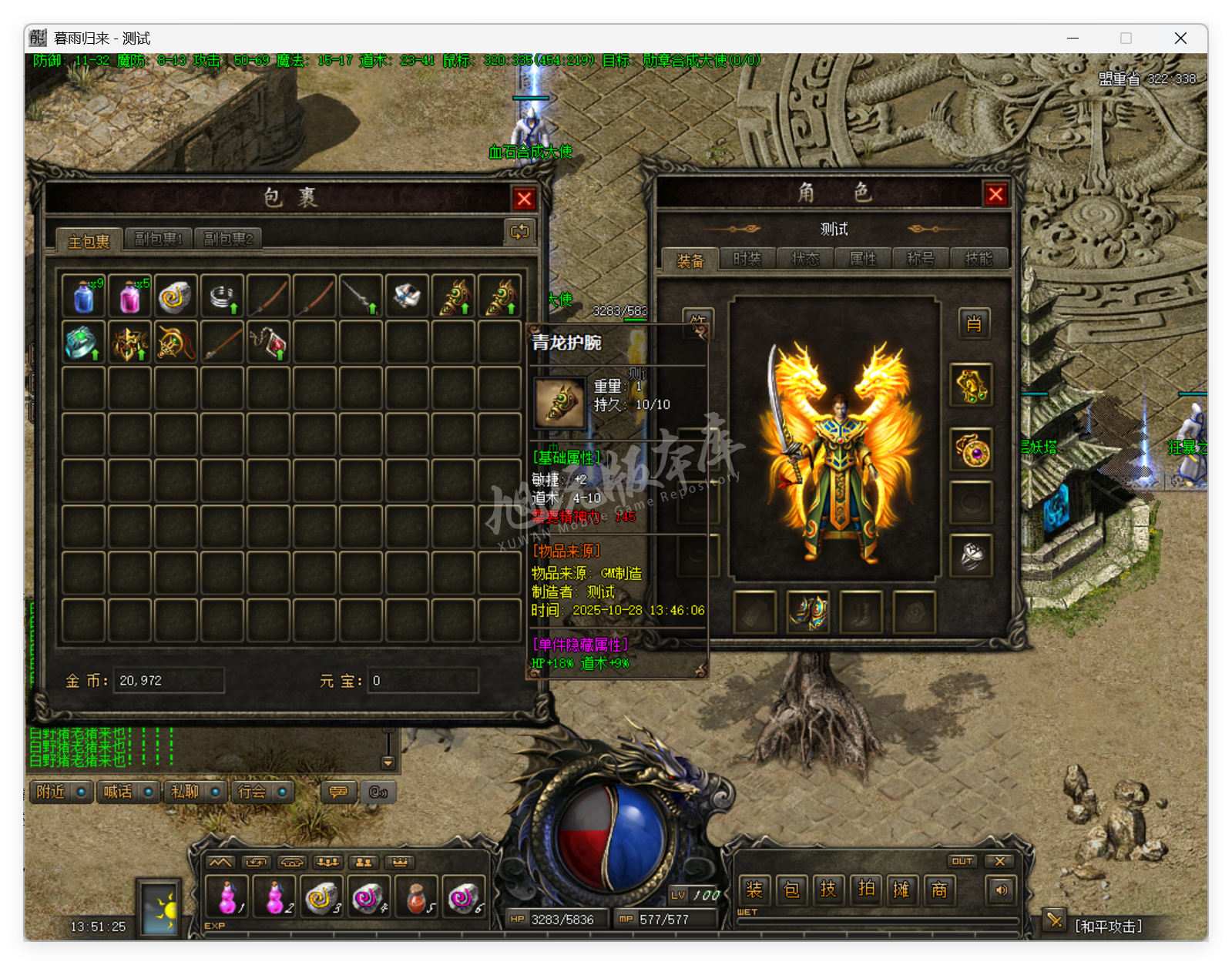Close the 包裹 inventory window
The image size is (1232, 965).
(525, 199)
